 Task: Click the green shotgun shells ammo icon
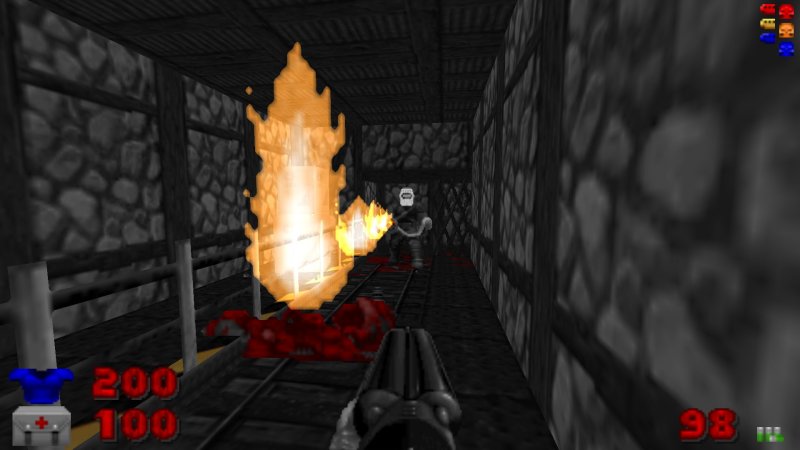tap(768, 433)
